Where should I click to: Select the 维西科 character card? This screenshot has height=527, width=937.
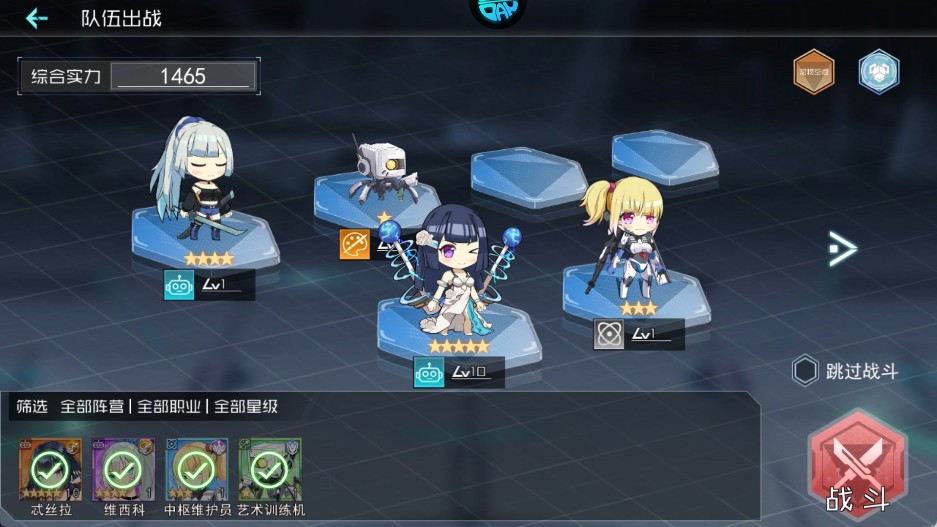coord(120,469)
